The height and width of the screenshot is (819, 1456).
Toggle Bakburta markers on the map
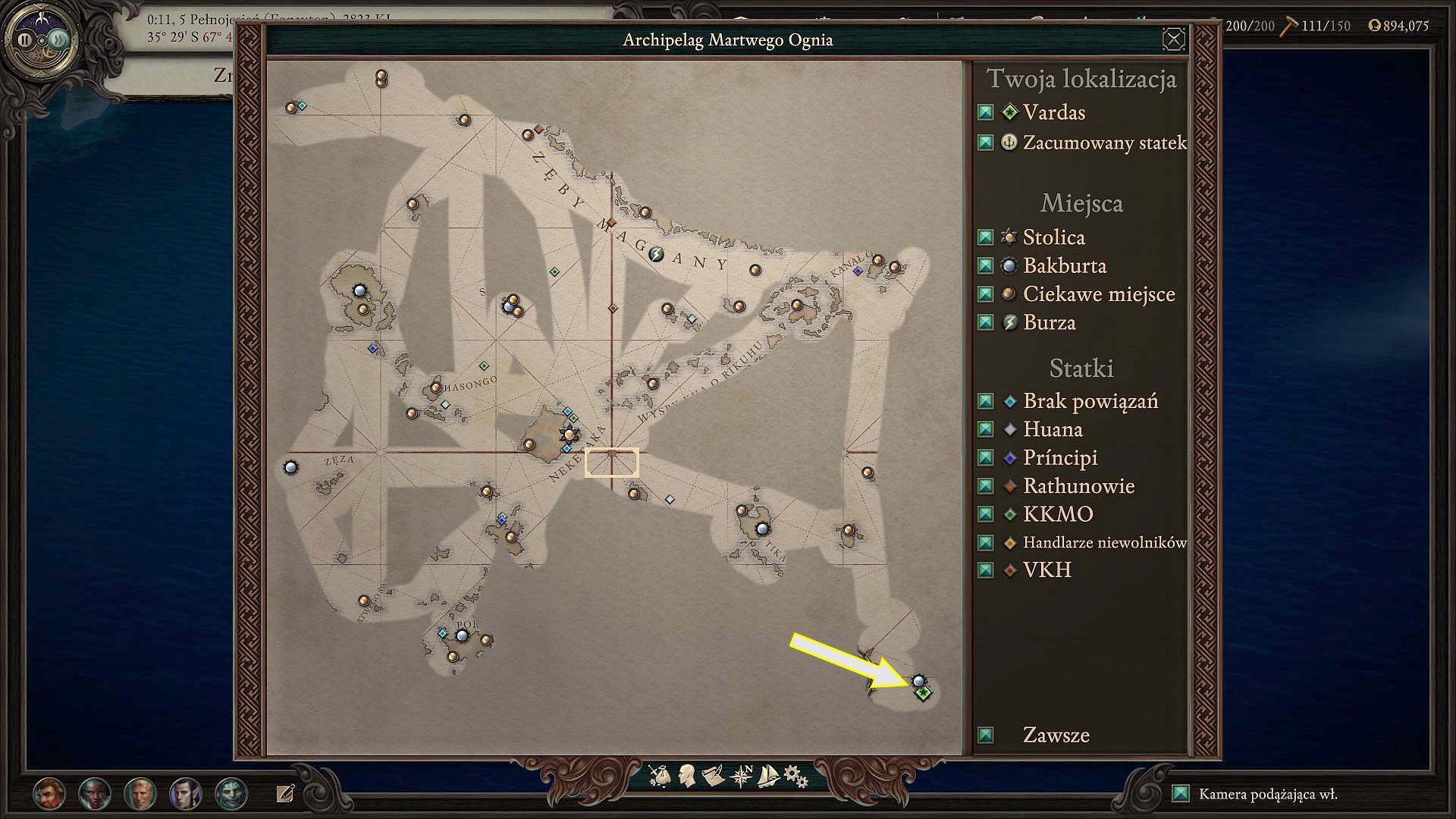(x=985, y=266)
